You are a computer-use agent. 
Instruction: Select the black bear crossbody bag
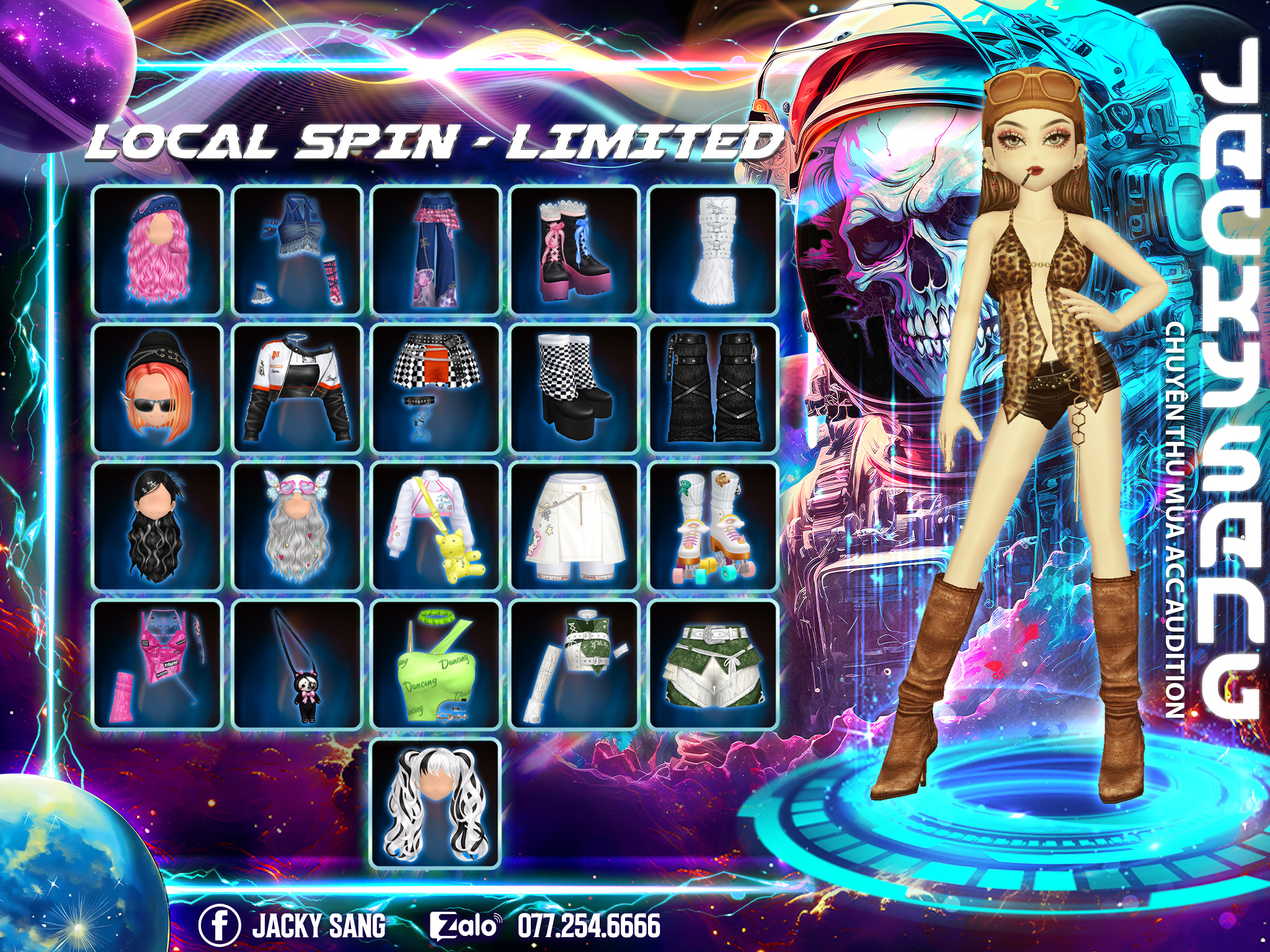[297, 664]
